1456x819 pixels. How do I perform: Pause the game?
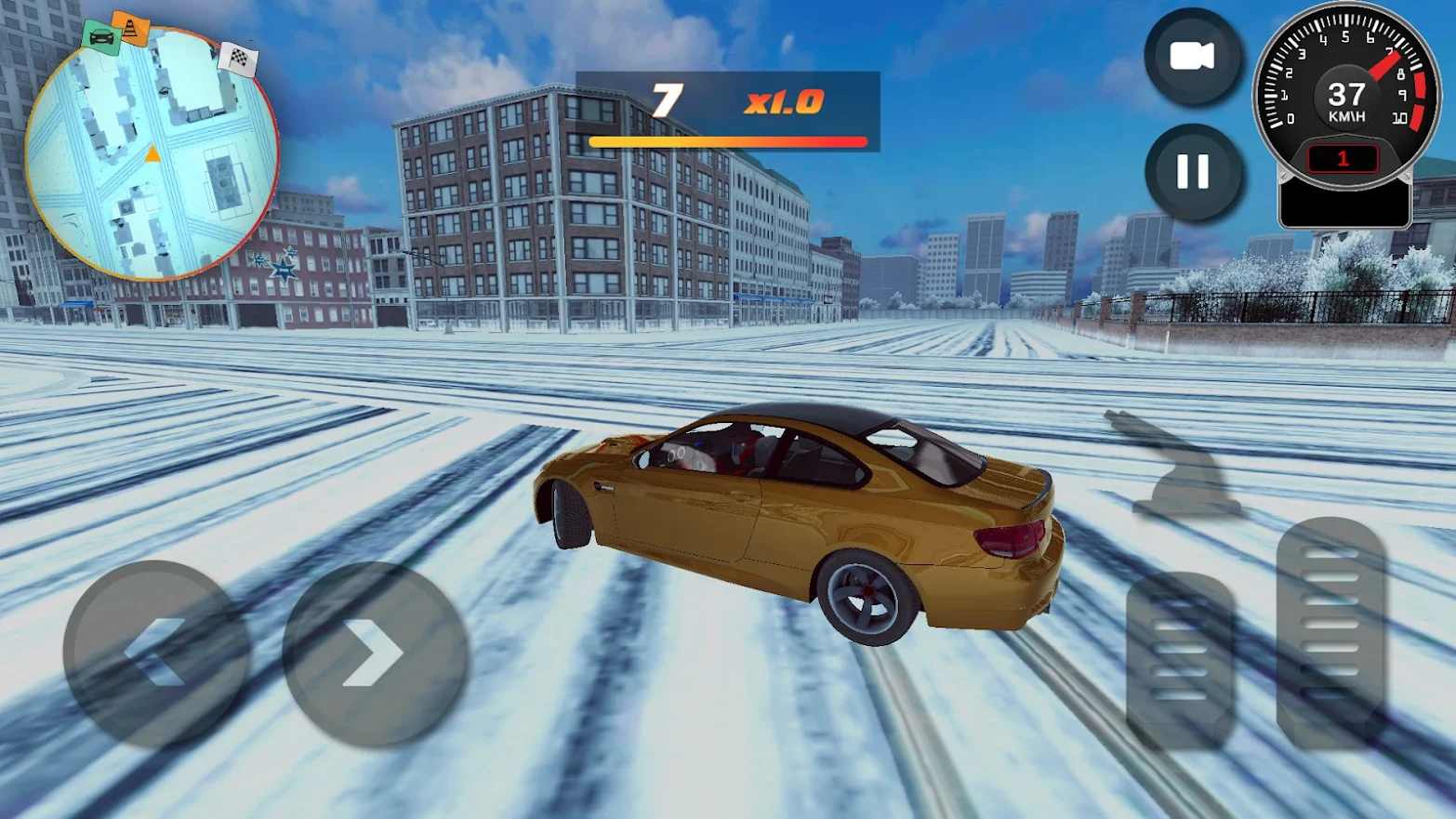pyautogui.click(x=1193, y=172)
